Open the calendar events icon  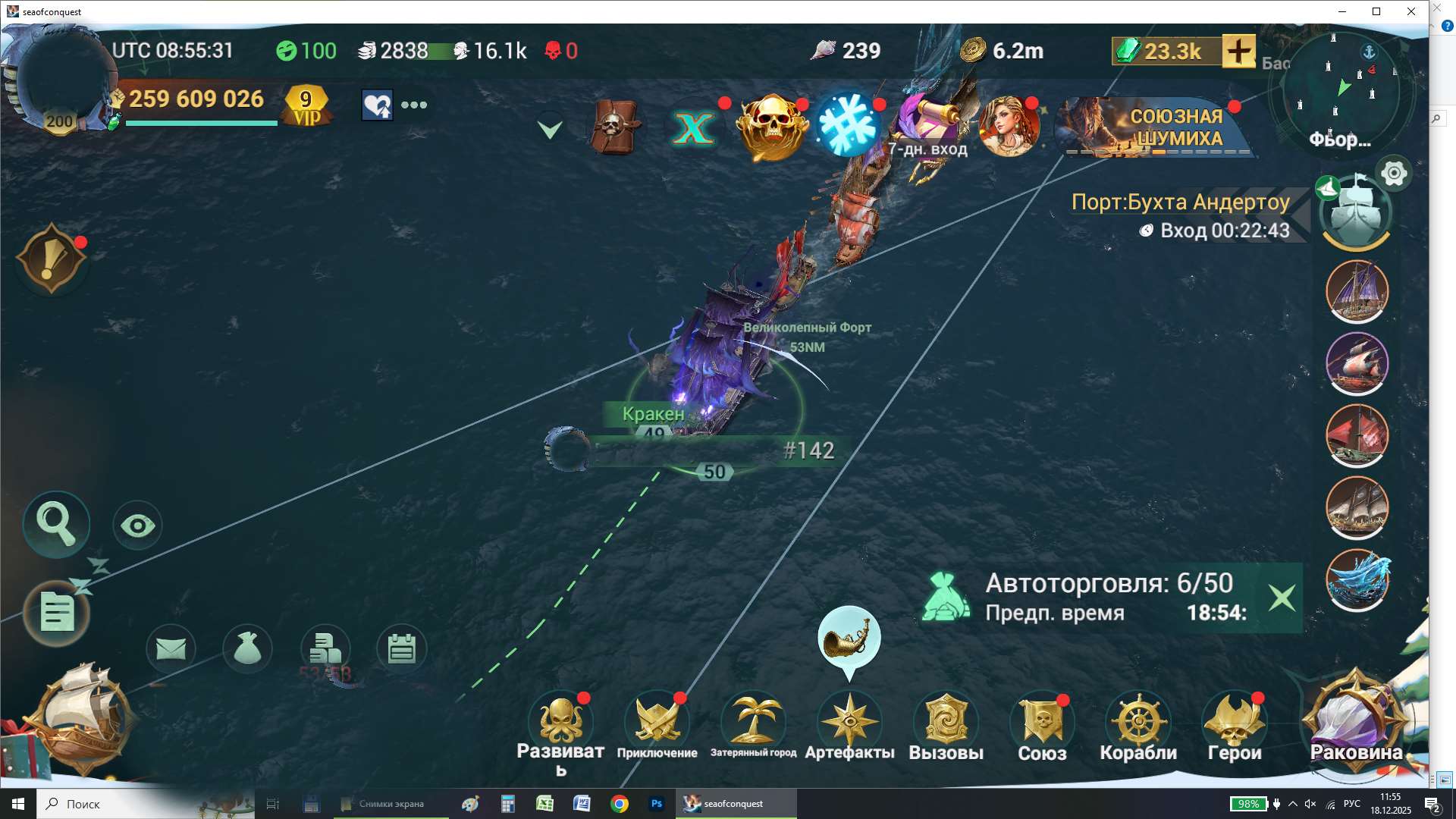pos(402,648)
